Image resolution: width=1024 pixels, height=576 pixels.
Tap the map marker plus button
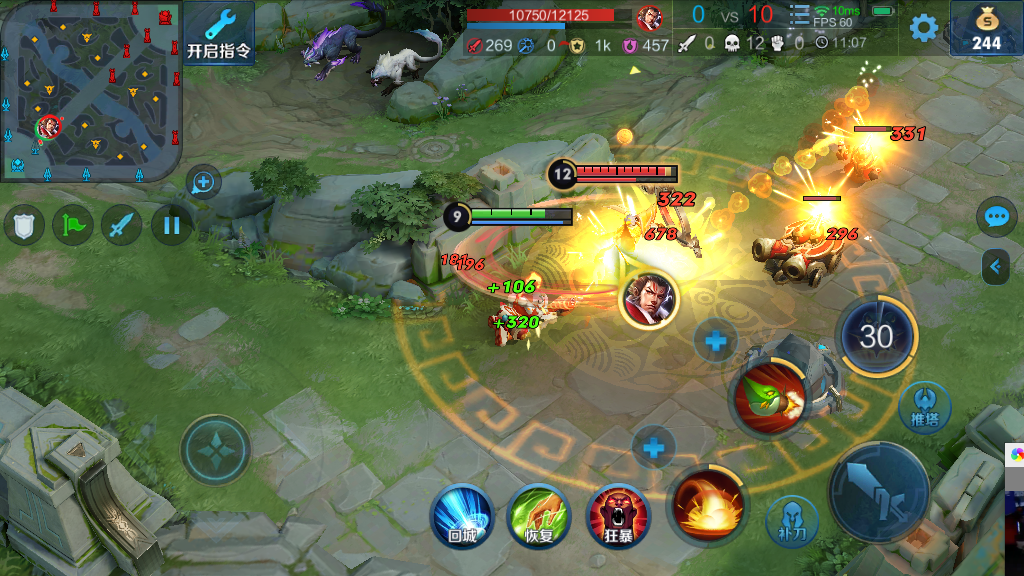click(x=203, y=183)
